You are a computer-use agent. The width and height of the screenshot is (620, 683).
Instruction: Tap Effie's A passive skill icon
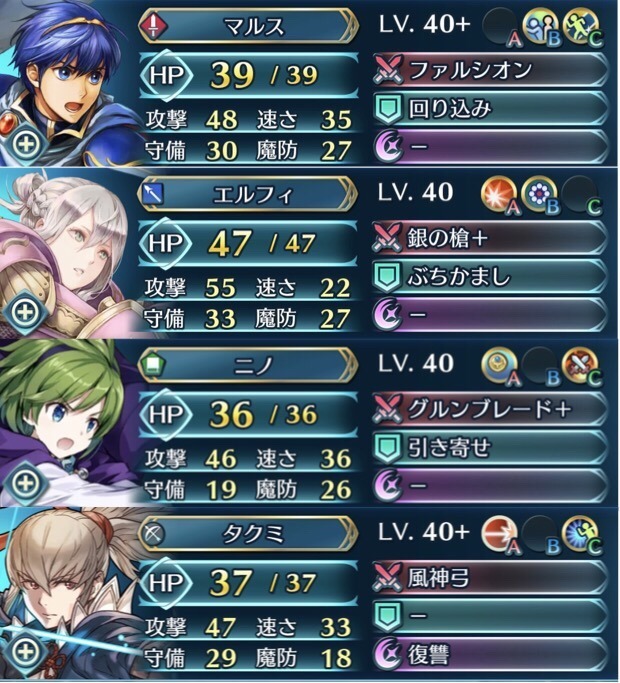click(x=497, y=194)
